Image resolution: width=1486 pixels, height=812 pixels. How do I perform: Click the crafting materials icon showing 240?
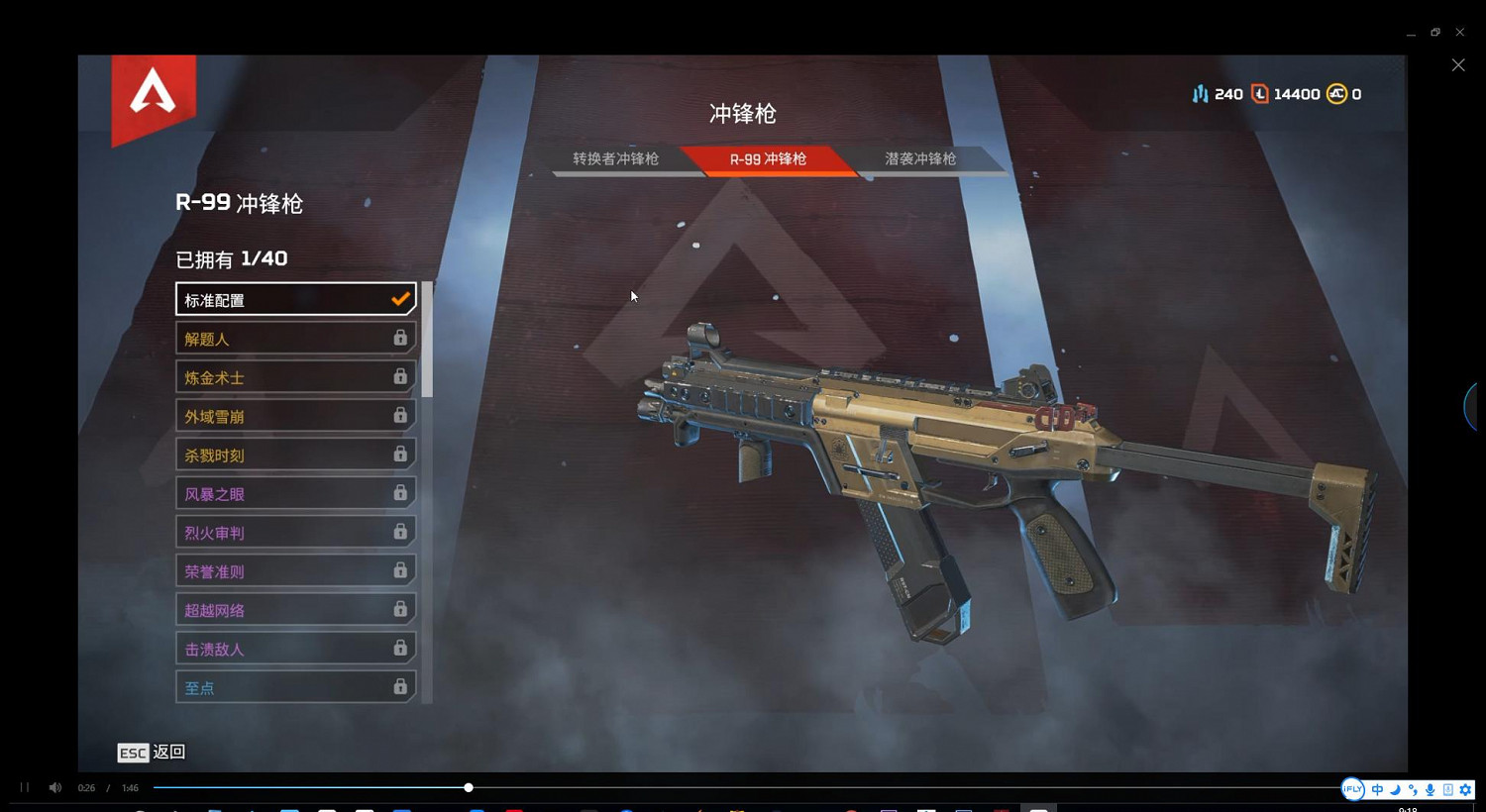1201,93
